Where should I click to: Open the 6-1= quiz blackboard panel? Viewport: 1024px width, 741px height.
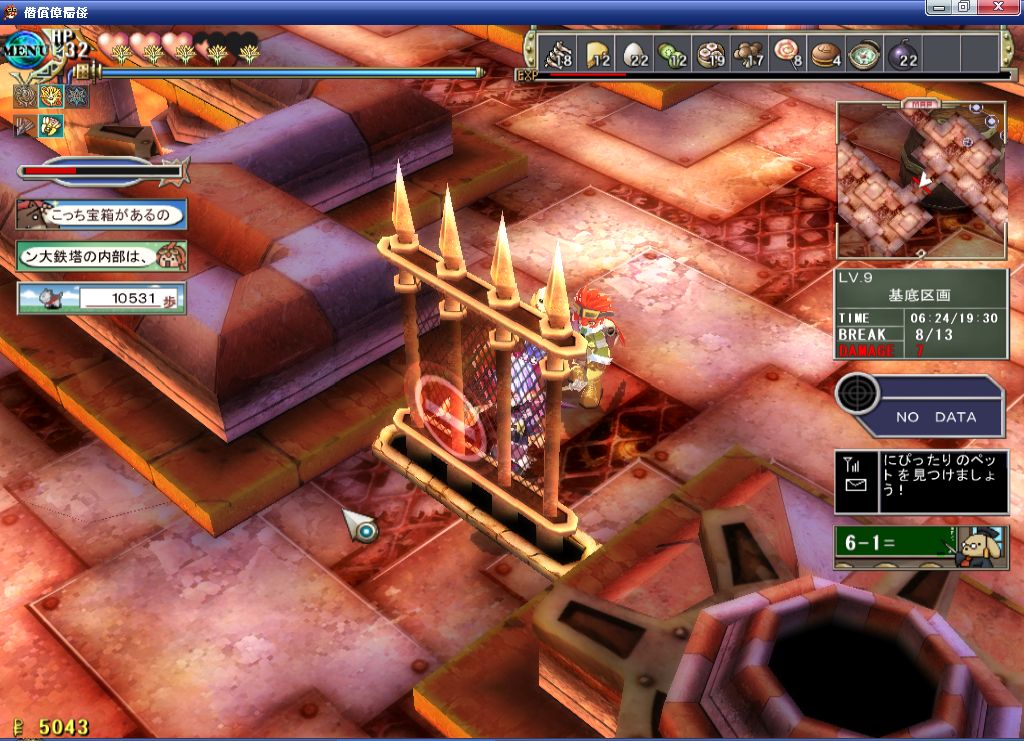(x=921, y=546)
